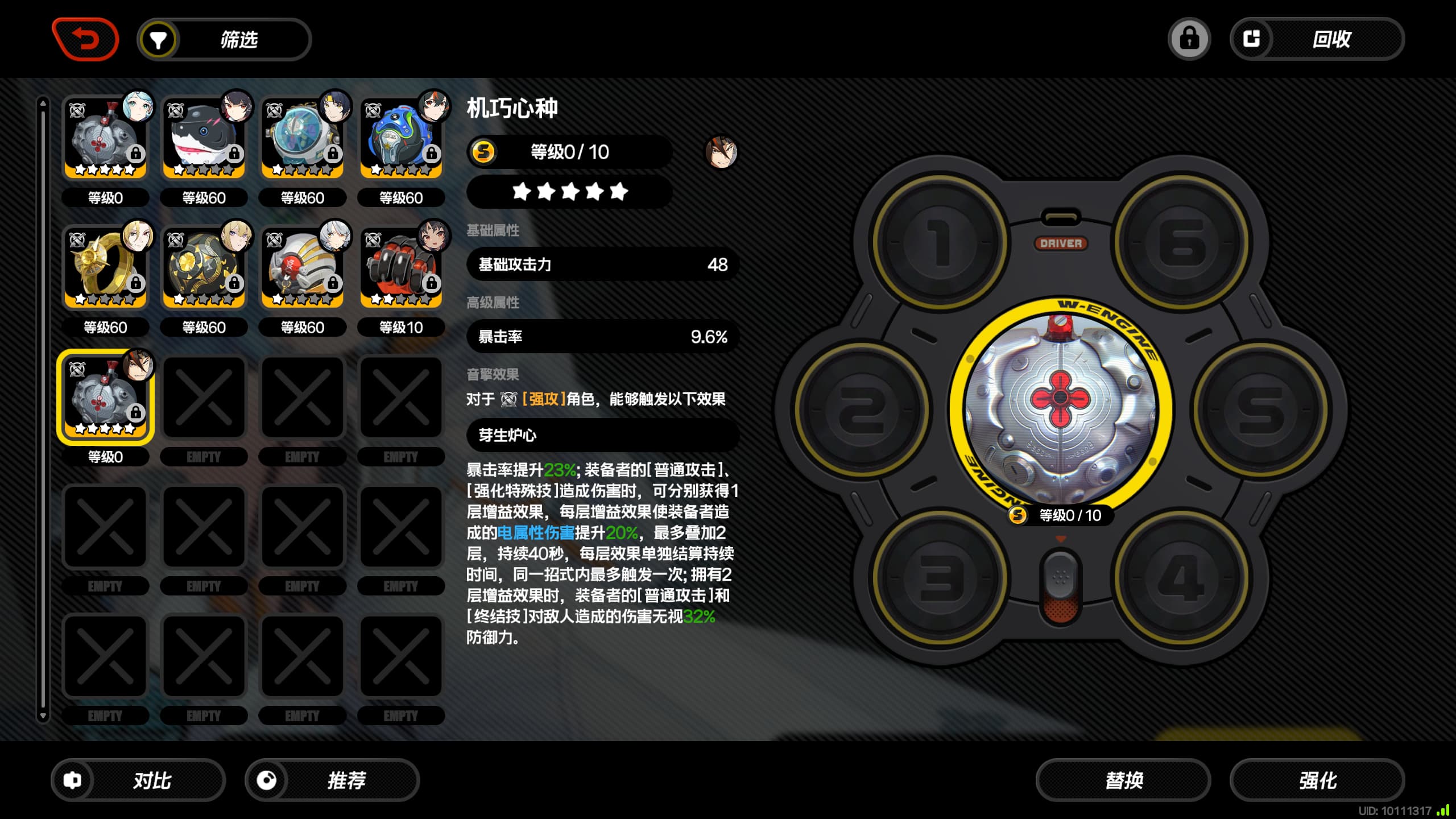Viewport: 1456px width, 819px height.
Task: Open drive disc slot 6
Action: [x=1182, y=243]
